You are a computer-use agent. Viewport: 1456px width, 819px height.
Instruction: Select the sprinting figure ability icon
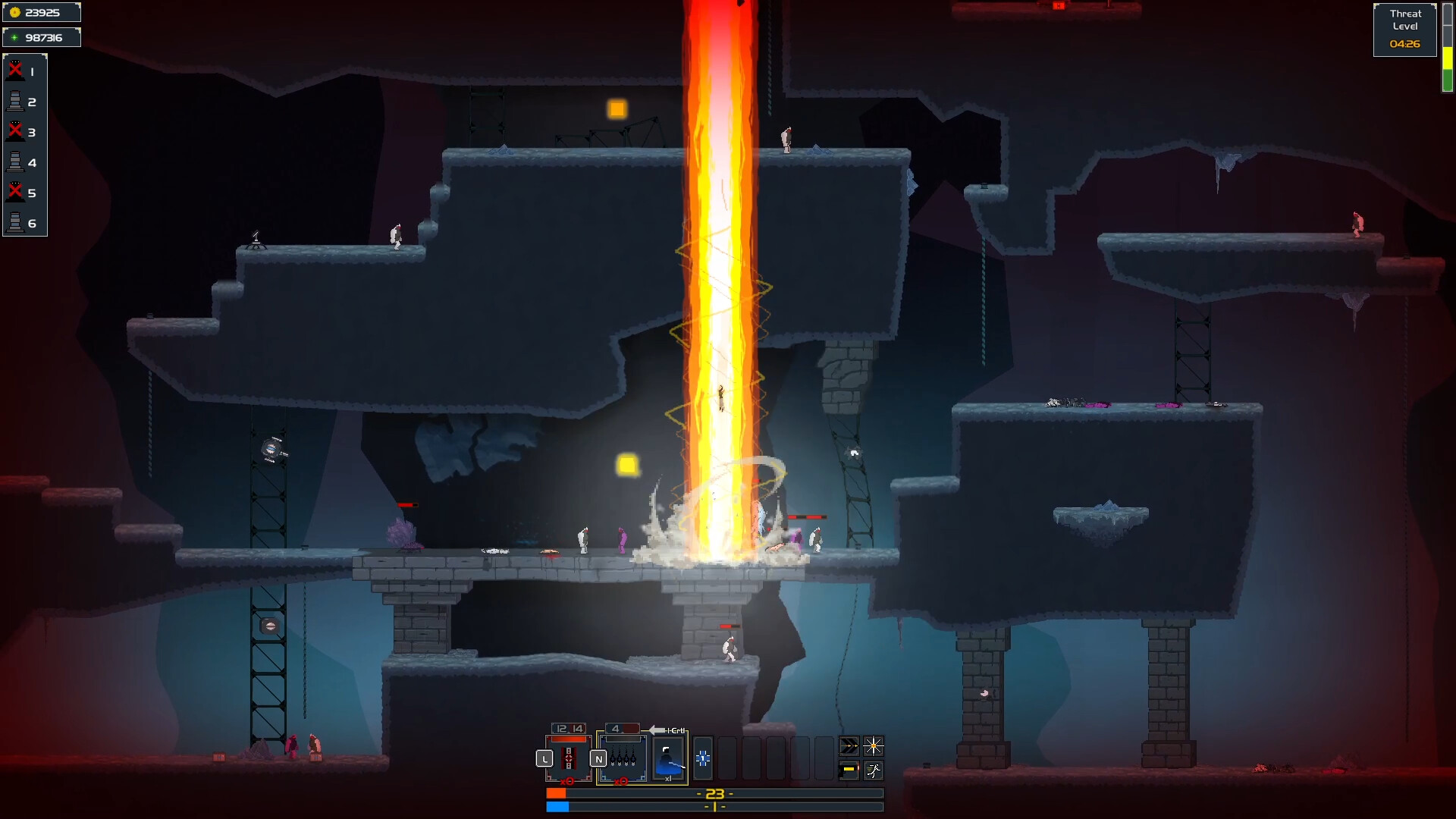(x=874, y=770)
